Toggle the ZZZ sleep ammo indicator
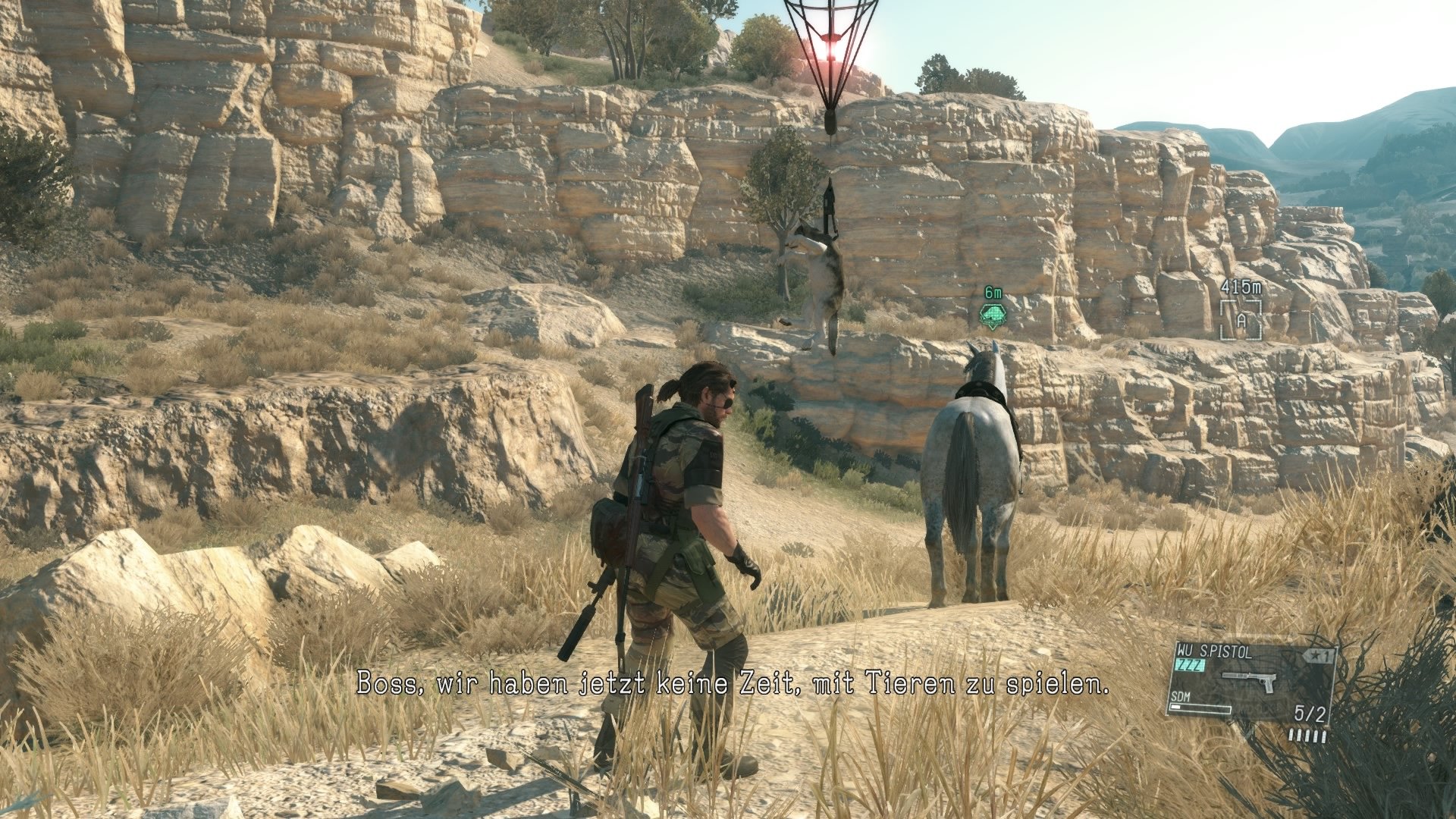Viewport: 1456px width, 819px height. coord(1191,664)
